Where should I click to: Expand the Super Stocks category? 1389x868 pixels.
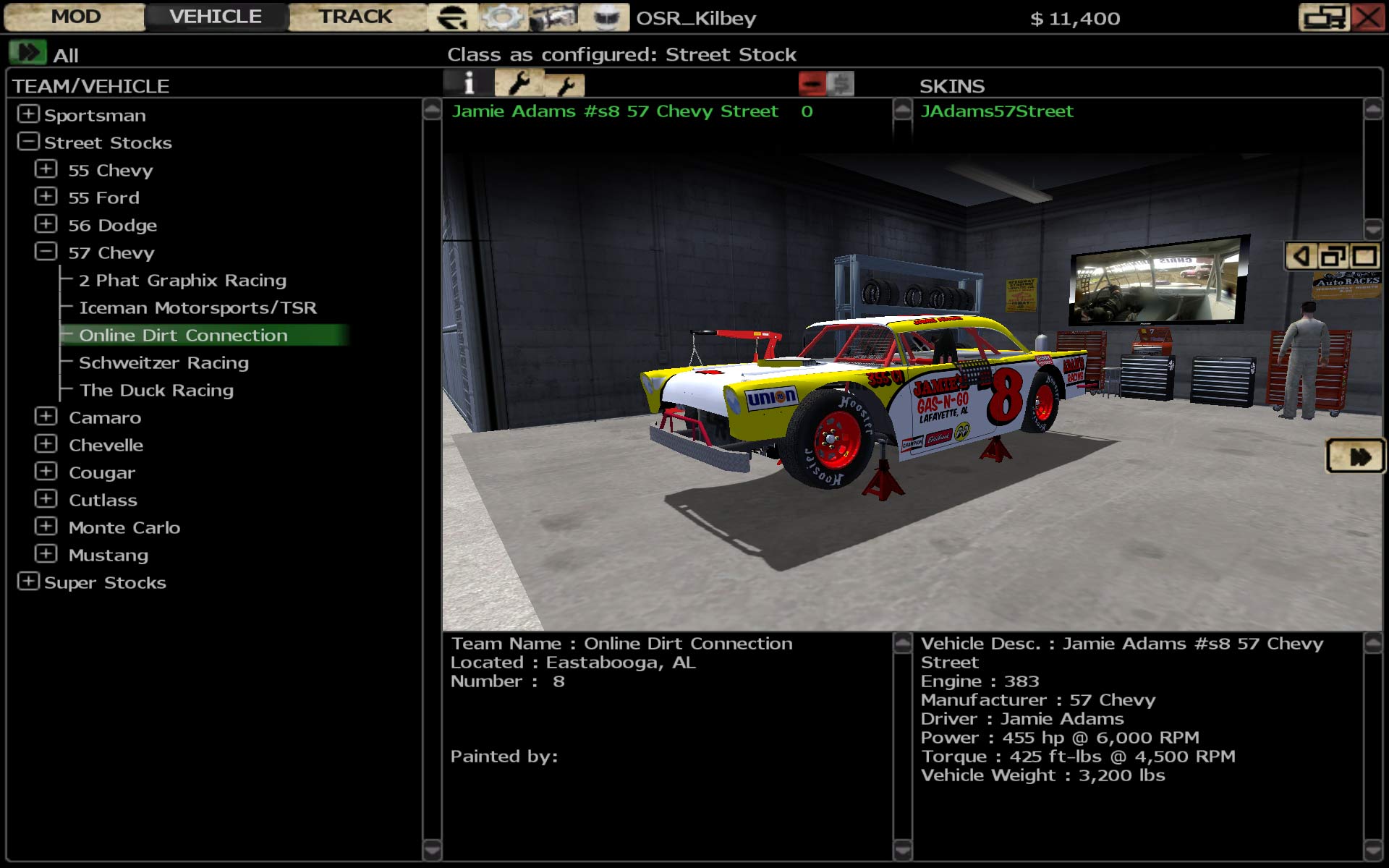point(28,582)
